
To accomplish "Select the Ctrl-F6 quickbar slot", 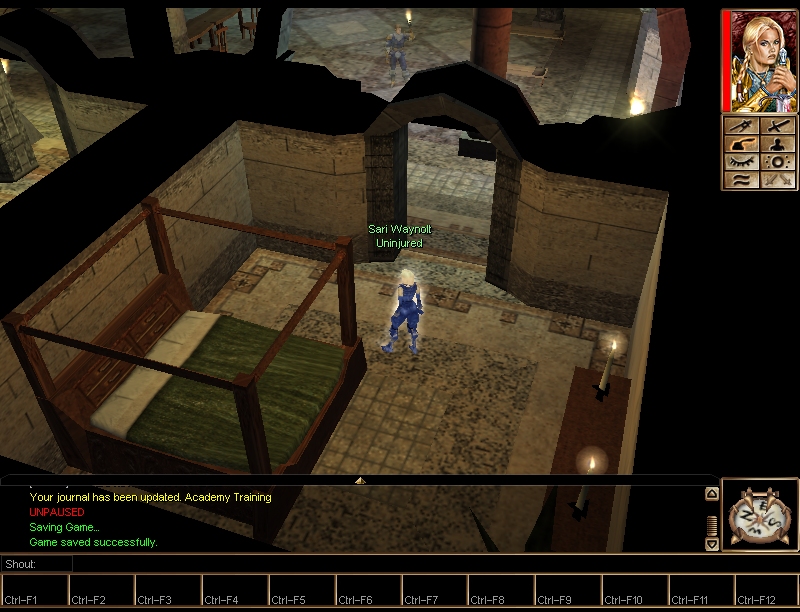I will point(367,590).
